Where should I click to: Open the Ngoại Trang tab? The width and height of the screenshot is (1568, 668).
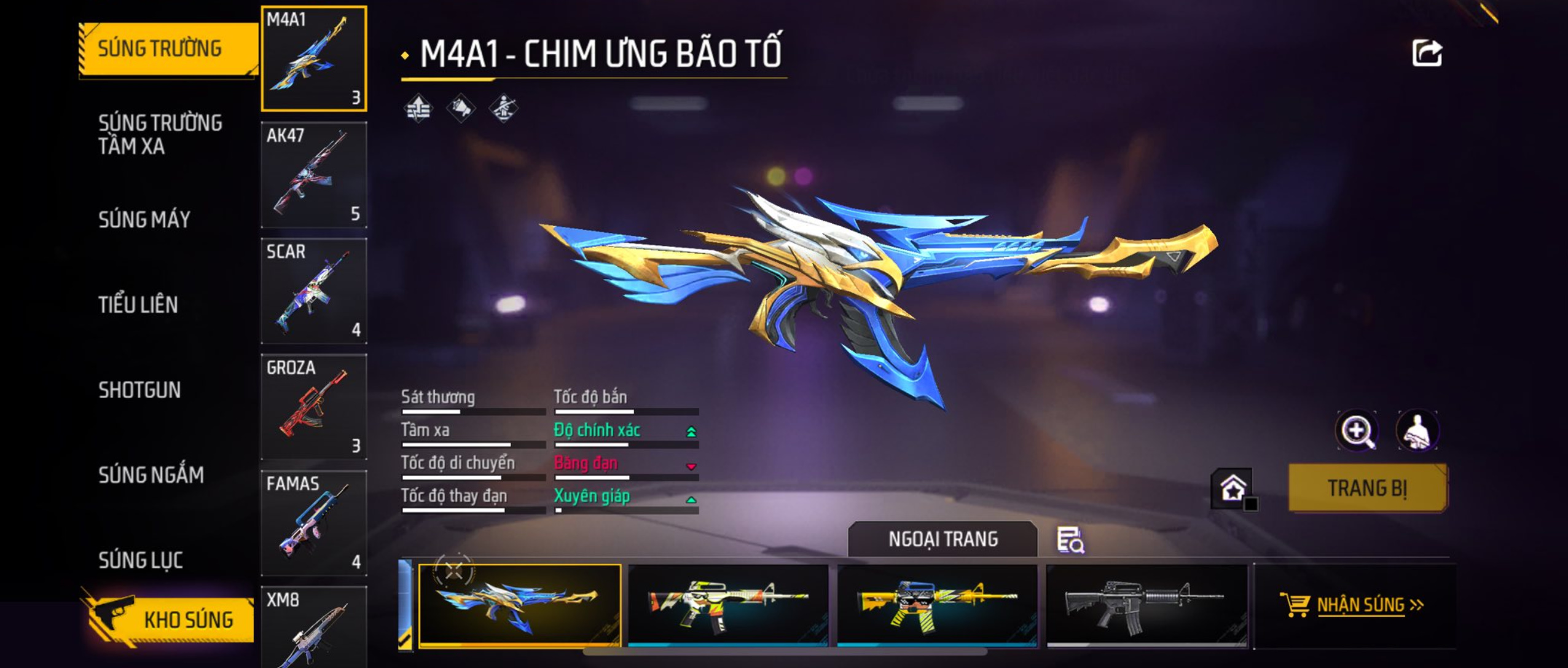943,539
